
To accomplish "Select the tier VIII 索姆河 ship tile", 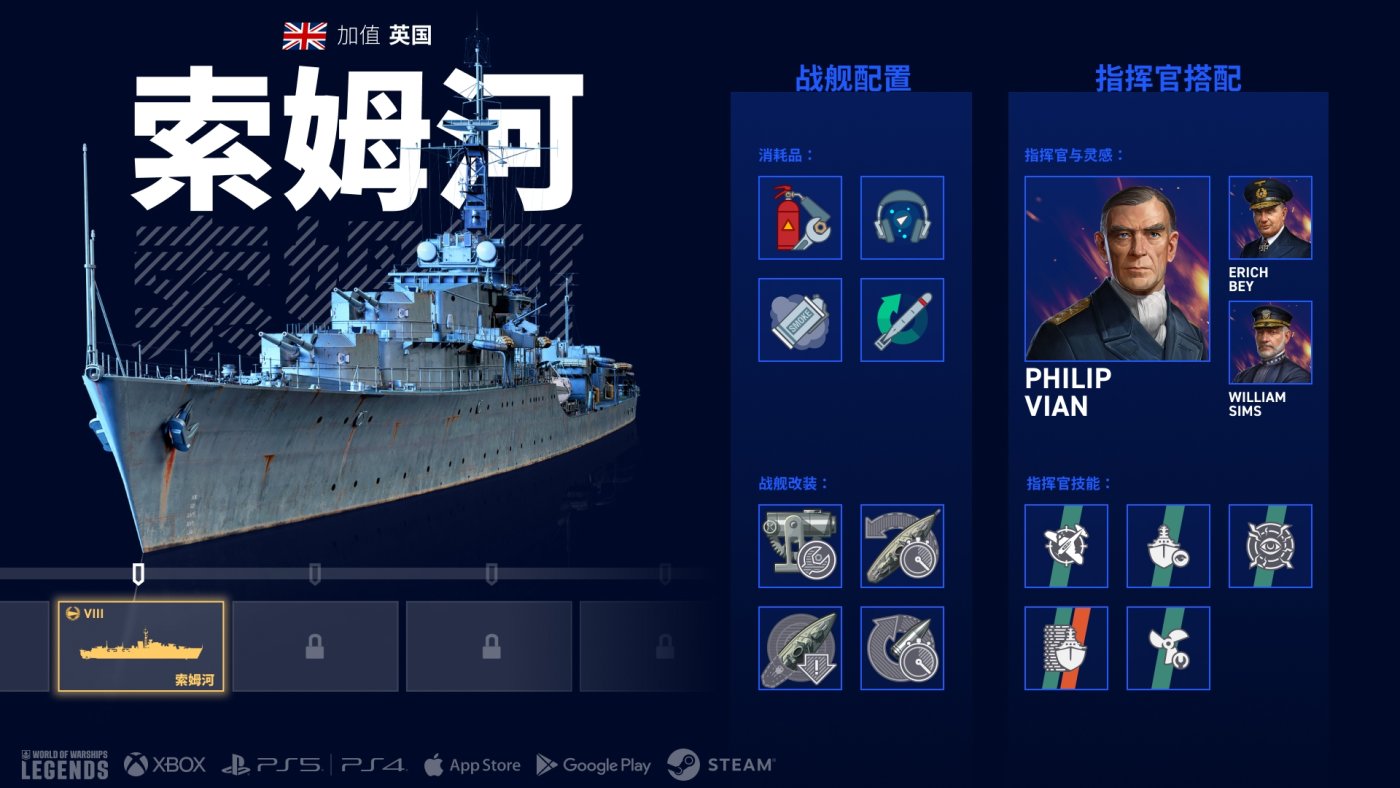I will tap(141, 646).
